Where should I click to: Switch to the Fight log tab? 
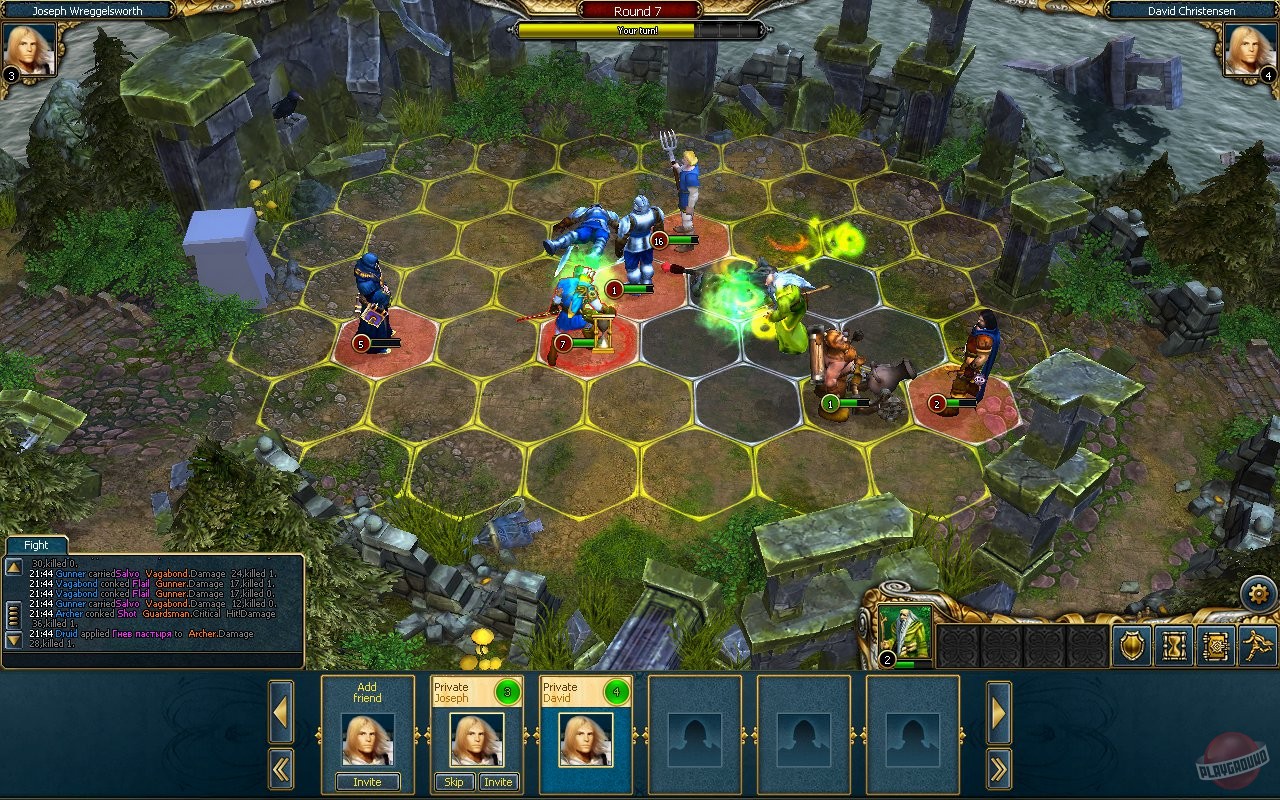coord(35,545)
